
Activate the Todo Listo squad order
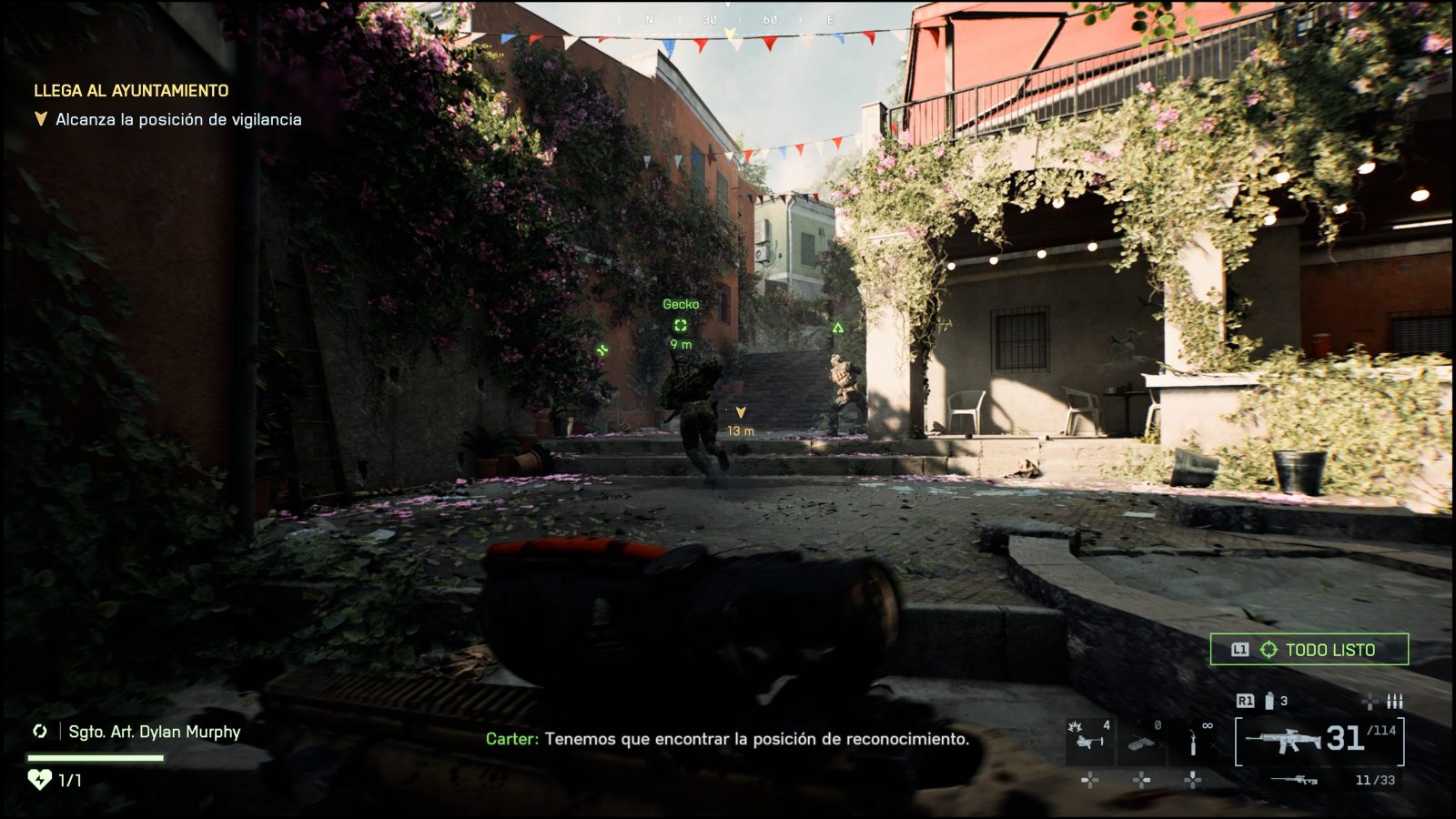coord(1309,650)
